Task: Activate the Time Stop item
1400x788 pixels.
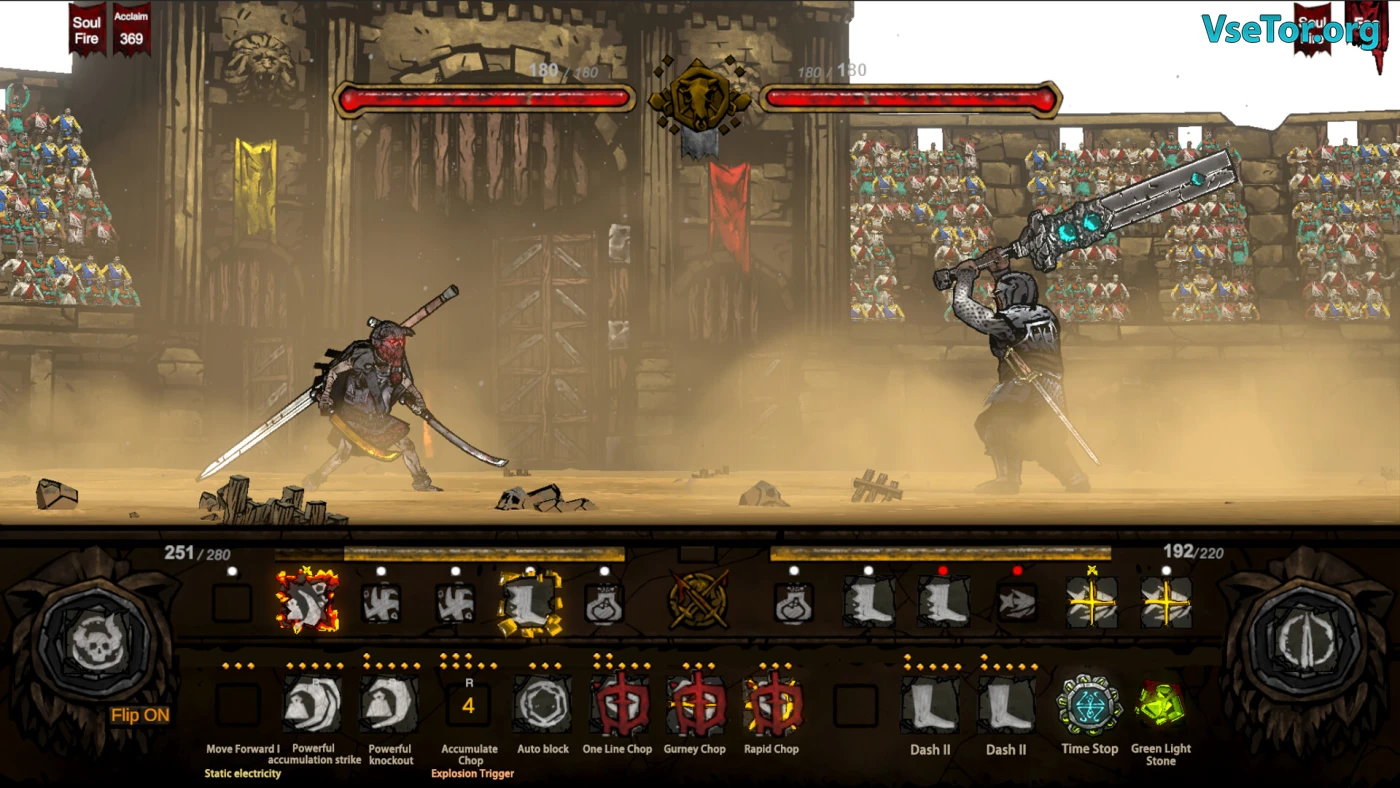Action: click(x=1089, y=705)
